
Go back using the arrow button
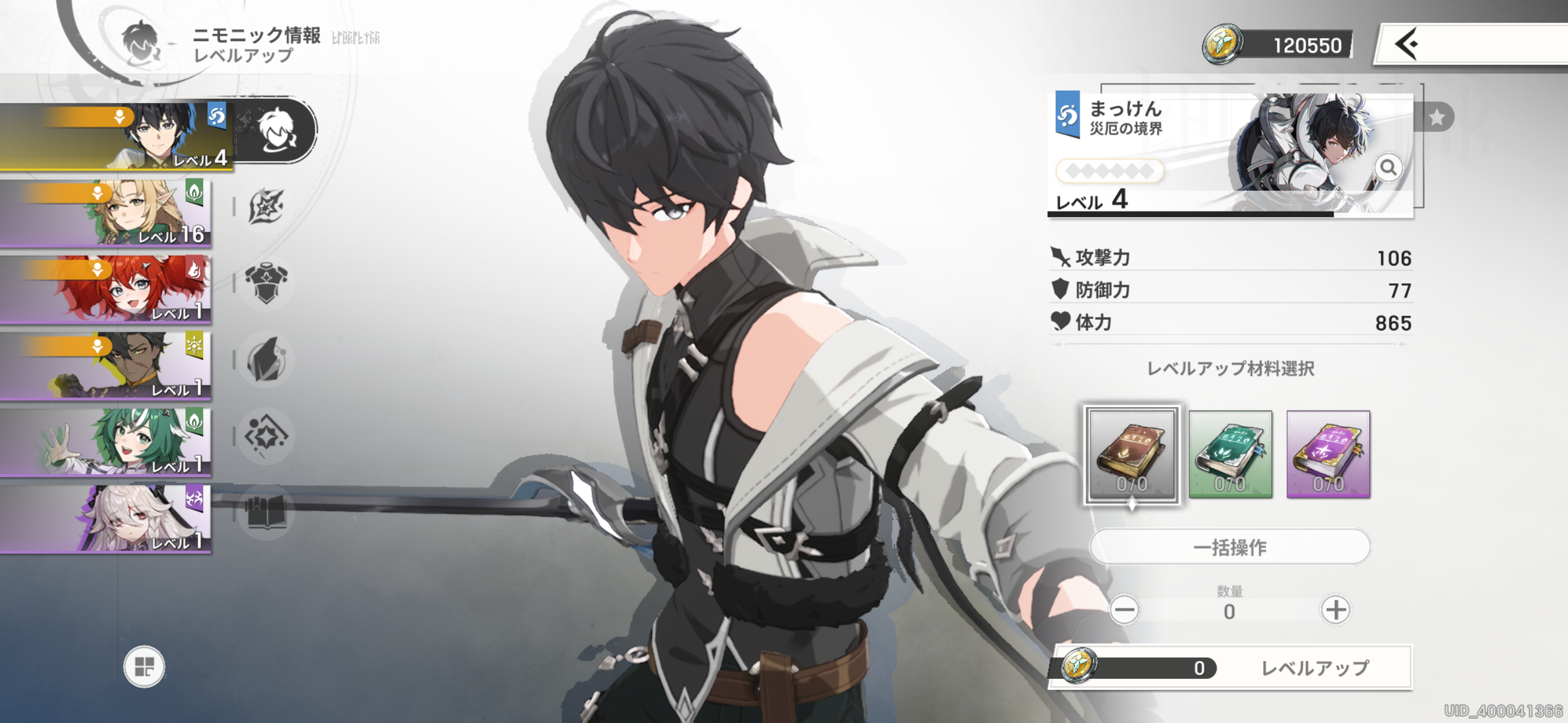1407,44
